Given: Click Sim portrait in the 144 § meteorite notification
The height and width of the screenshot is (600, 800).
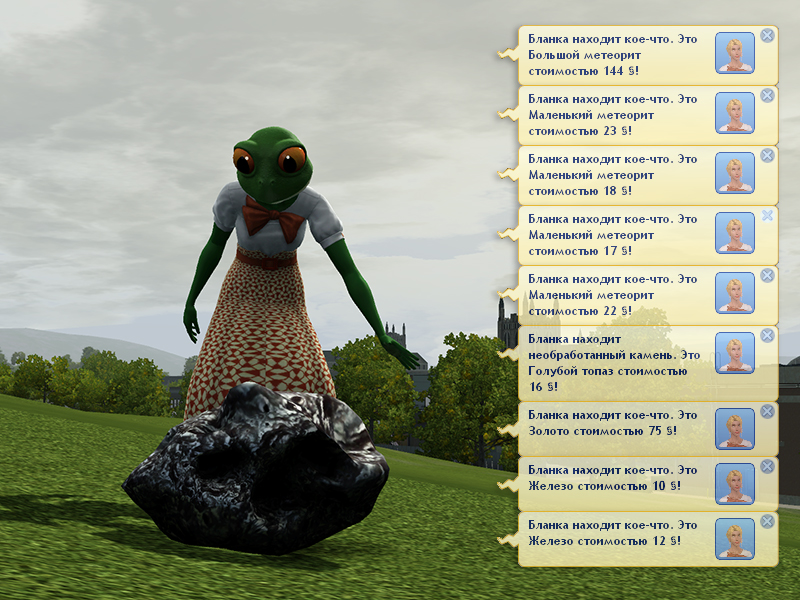Looking at the screenshot, I should point(735,53).
